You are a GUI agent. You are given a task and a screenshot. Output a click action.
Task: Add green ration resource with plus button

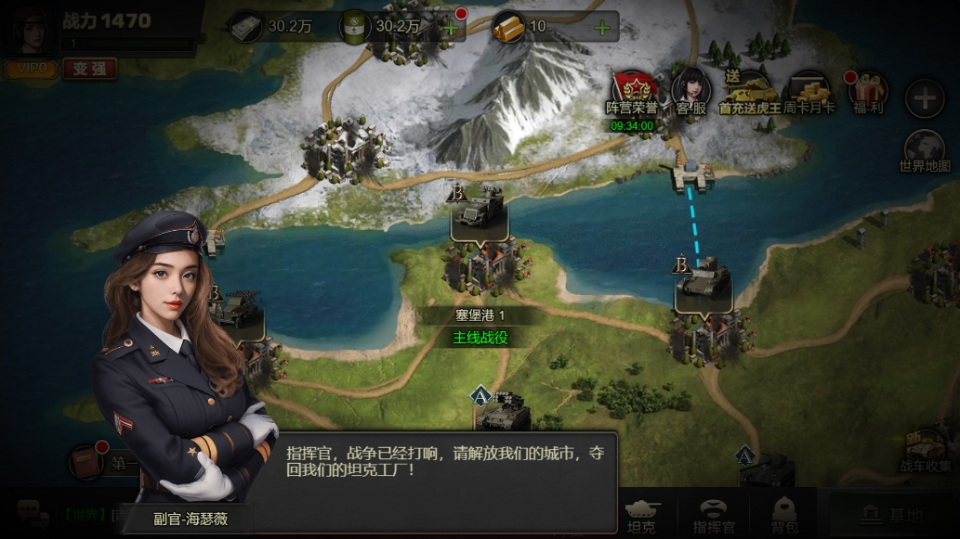[x=450, y=27]
